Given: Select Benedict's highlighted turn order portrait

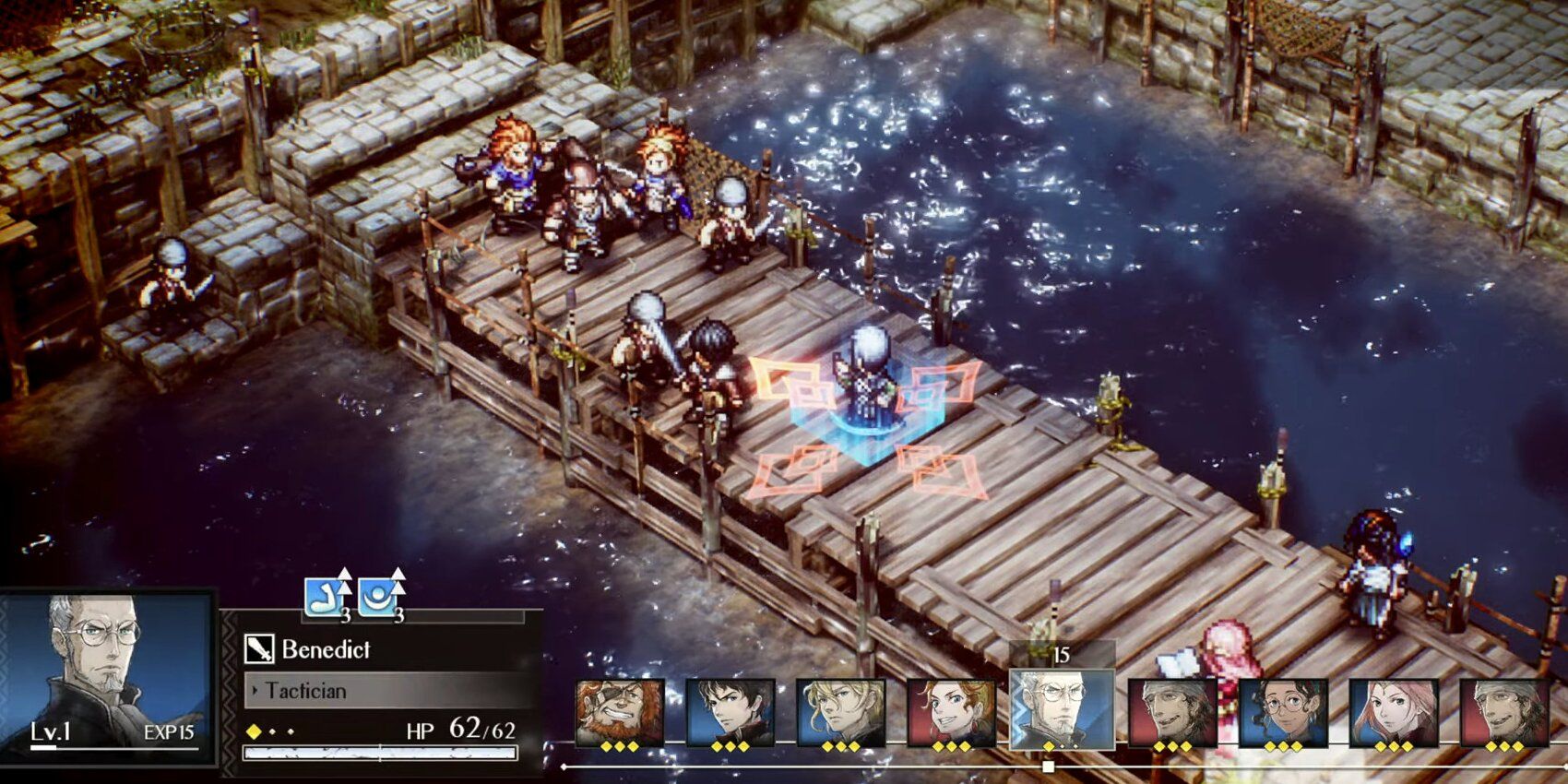Looking at the screenshot, I should coord(1062,708).
